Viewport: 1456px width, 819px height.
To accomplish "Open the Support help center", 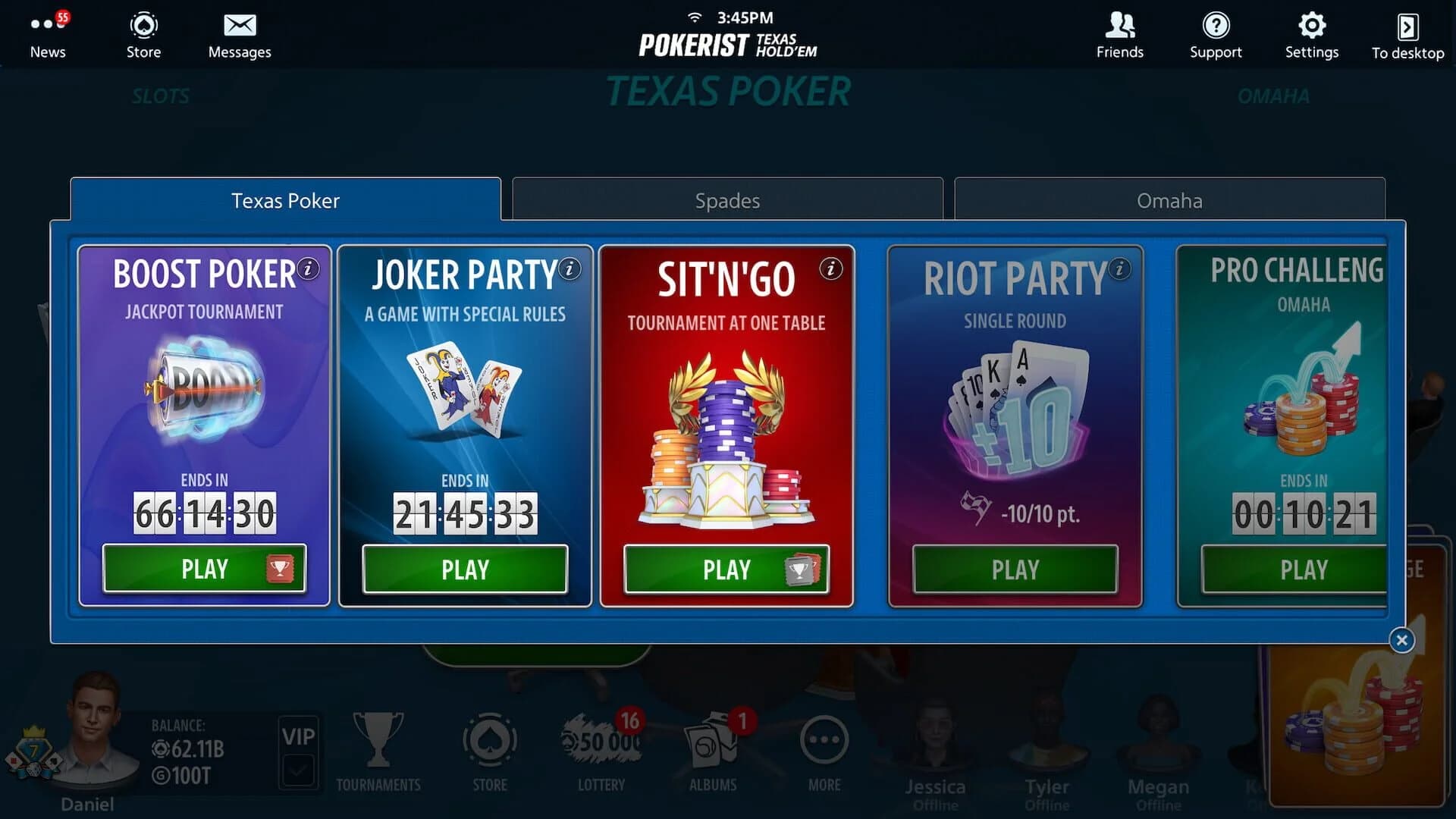I will (x=1216, y=34).
